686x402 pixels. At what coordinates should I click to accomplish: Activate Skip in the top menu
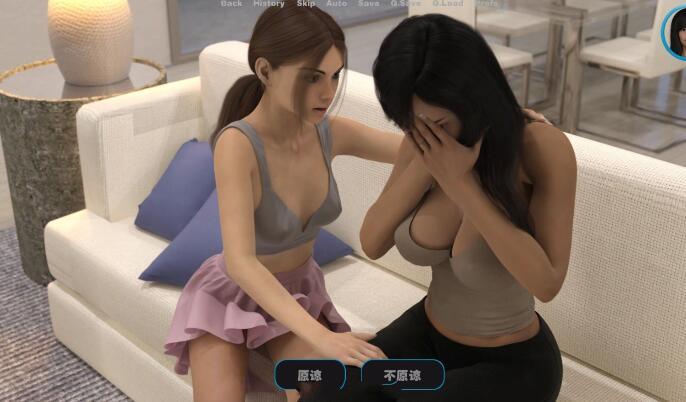(305, 4)
